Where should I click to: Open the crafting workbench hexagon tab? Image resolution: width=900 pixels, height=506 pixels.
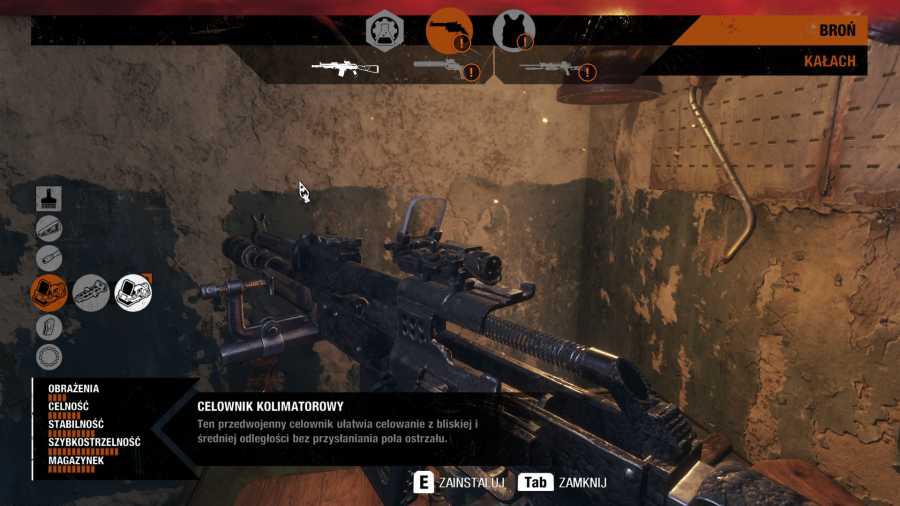[384, 31]
